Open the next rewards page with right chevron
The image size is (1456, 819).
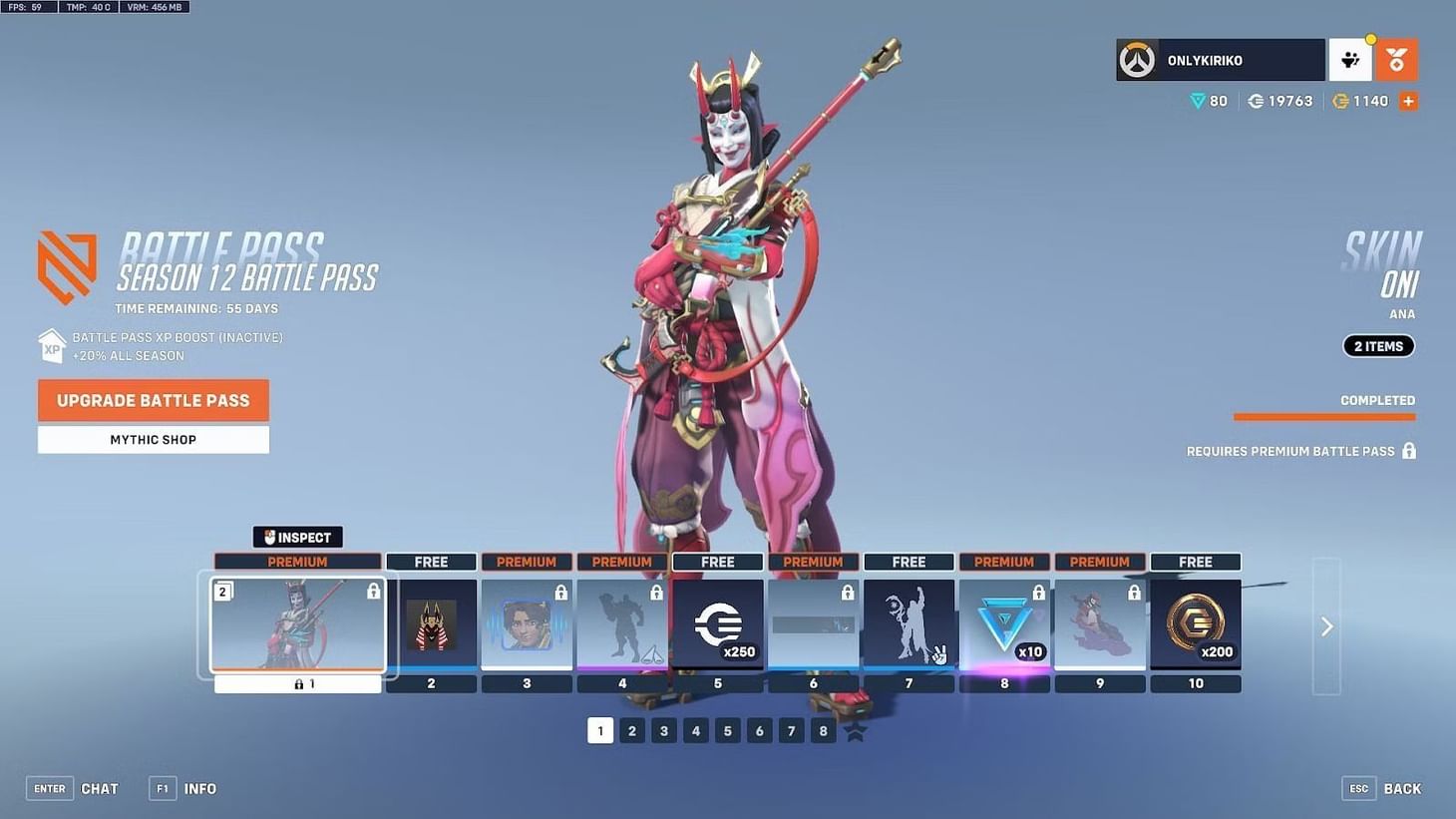pyautogui.click(x=1326, y=626)
